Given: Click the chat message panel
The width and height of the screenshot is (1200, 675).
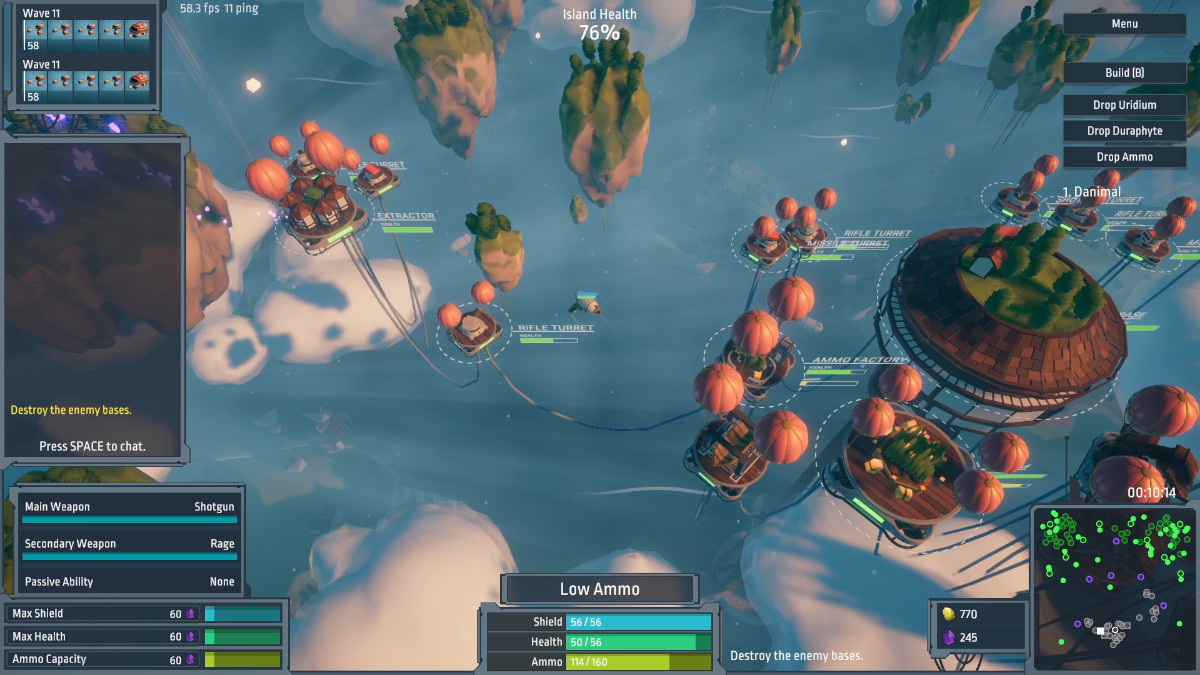Looking at the screenshot, I should tap(93, 300).
